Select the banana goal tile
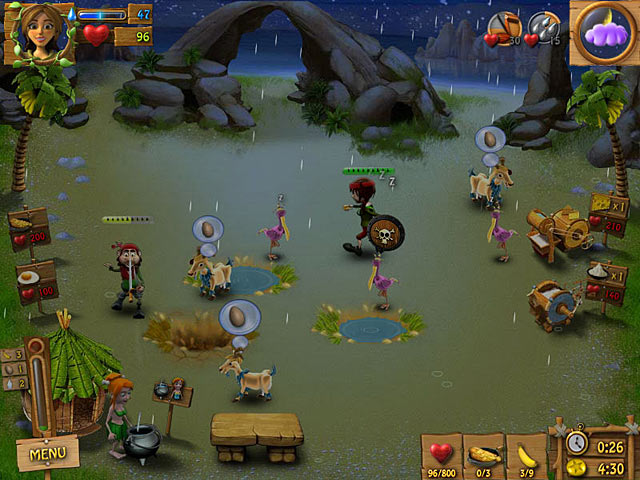 click(x=525, y=455)
